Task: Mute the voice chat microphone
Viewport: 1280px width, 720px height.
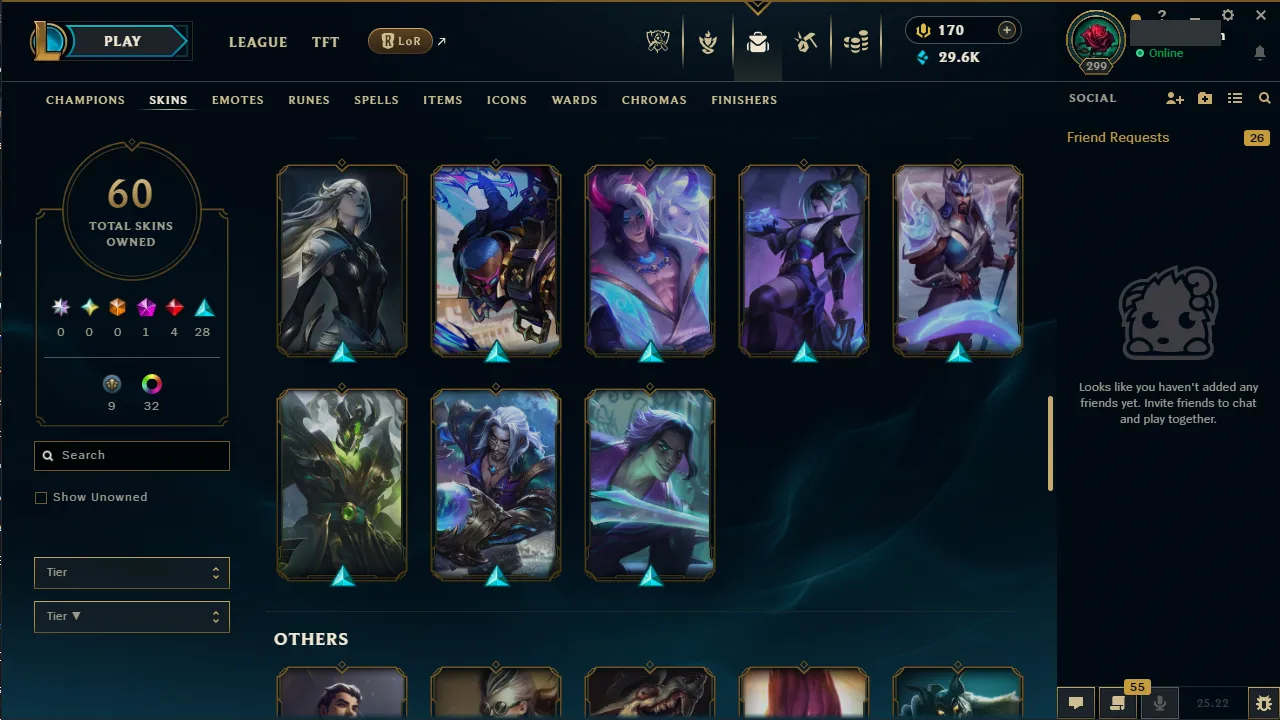Action: 1159,703
